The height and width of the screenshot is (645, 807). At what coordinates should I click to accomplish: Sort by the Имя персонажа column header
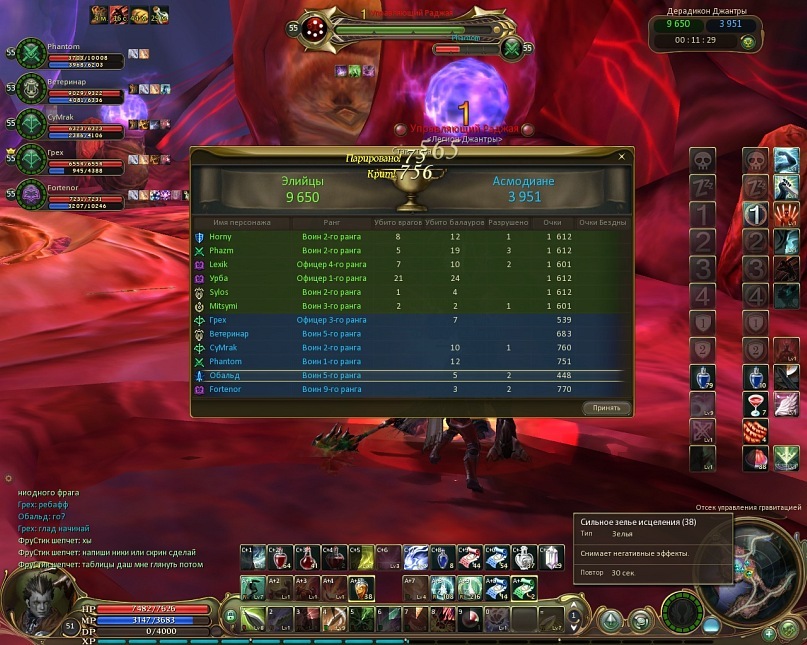[x=243, y=222]
